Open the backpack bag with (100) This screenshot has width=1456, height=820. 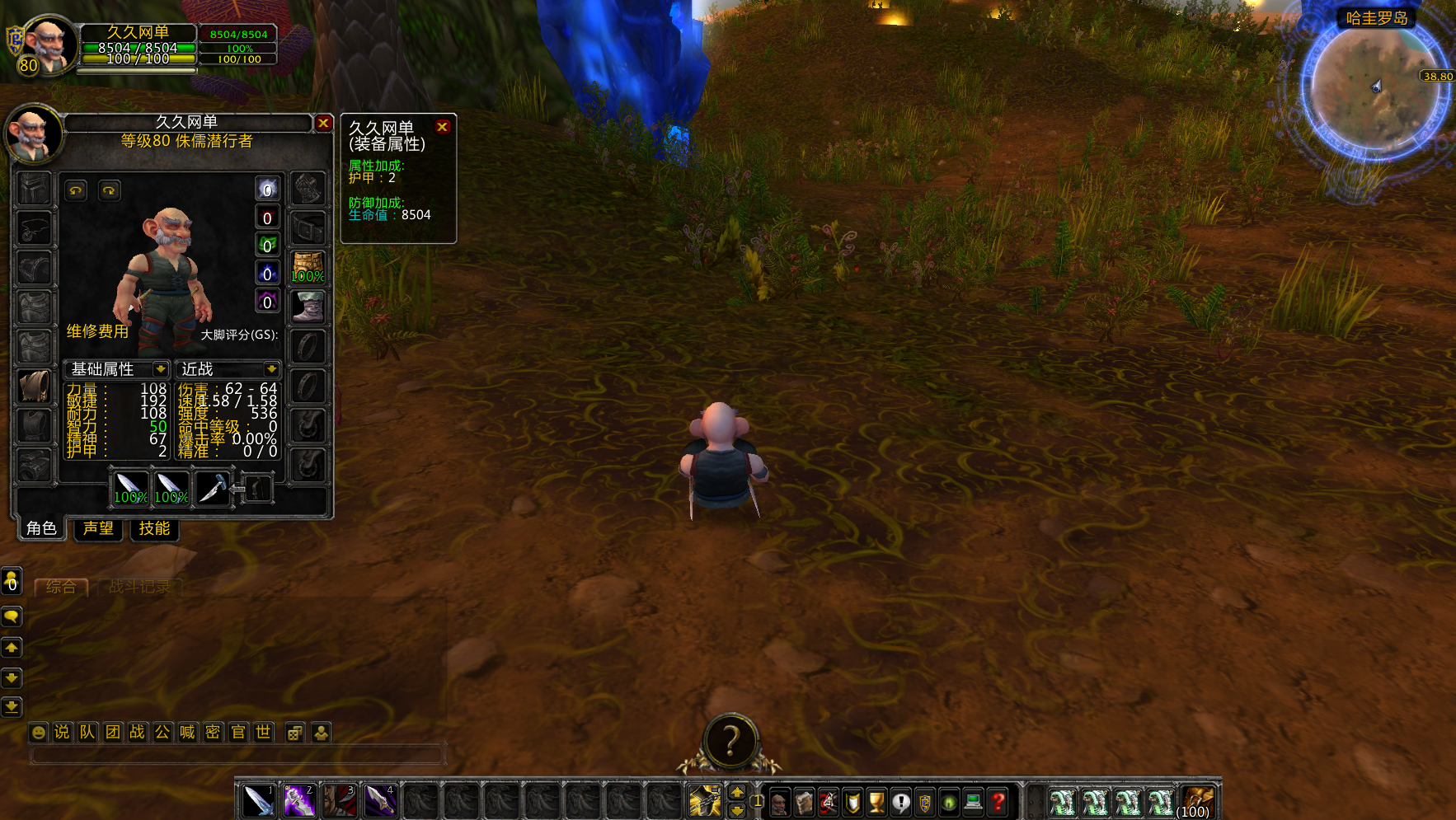(x=1197, y=800)
